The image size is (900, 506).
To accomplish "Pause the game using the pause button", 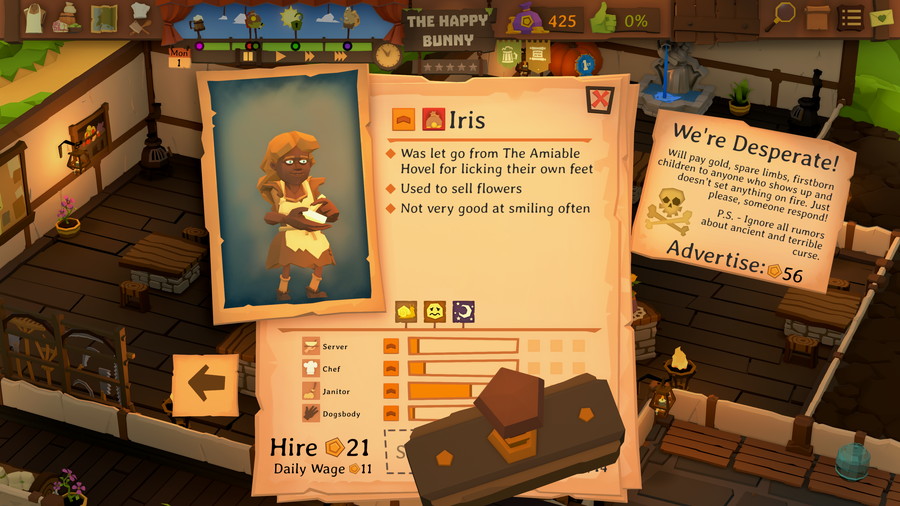I will pyautogui.click(x=247, y=57).
